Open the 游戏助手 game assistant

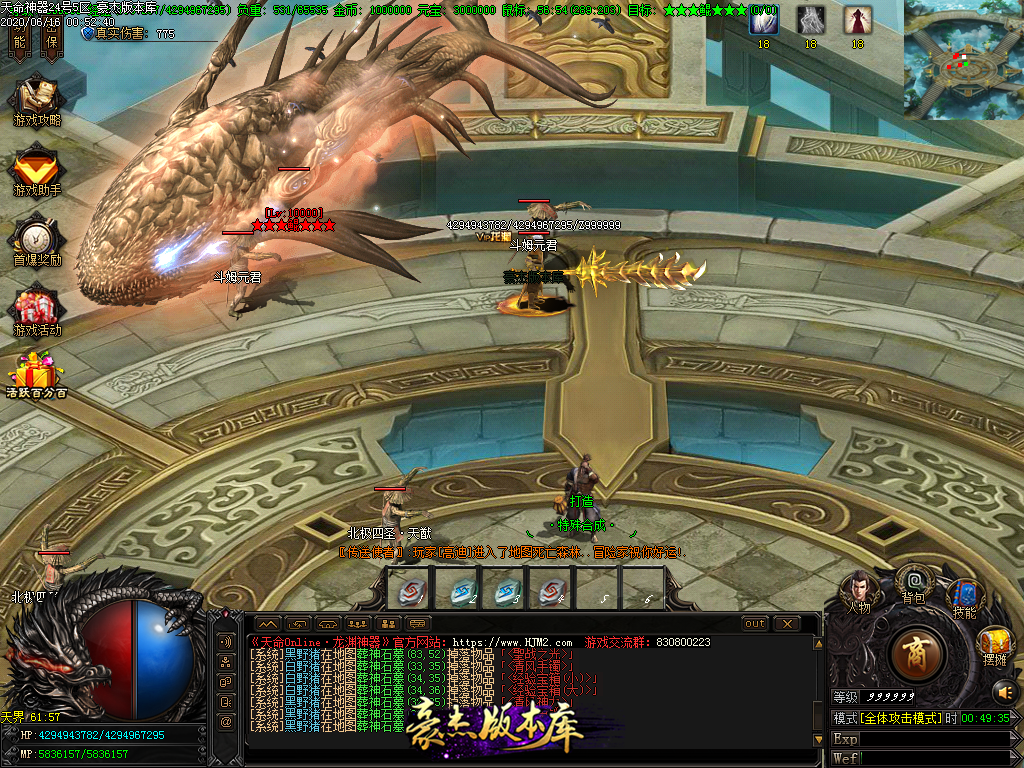37,169
